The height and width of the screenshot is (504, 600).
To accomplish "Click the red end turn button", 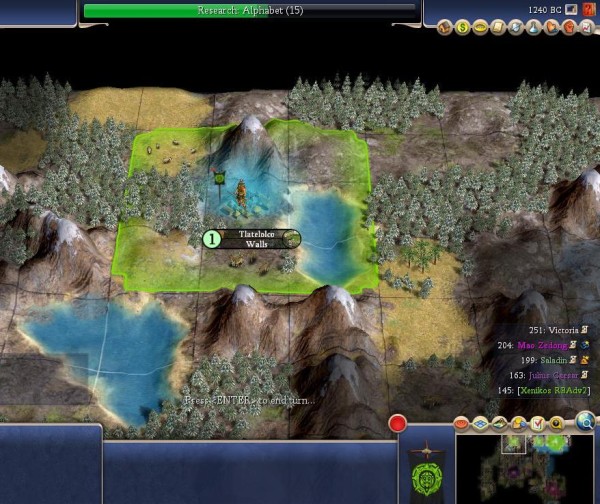I will click(399, 423).
